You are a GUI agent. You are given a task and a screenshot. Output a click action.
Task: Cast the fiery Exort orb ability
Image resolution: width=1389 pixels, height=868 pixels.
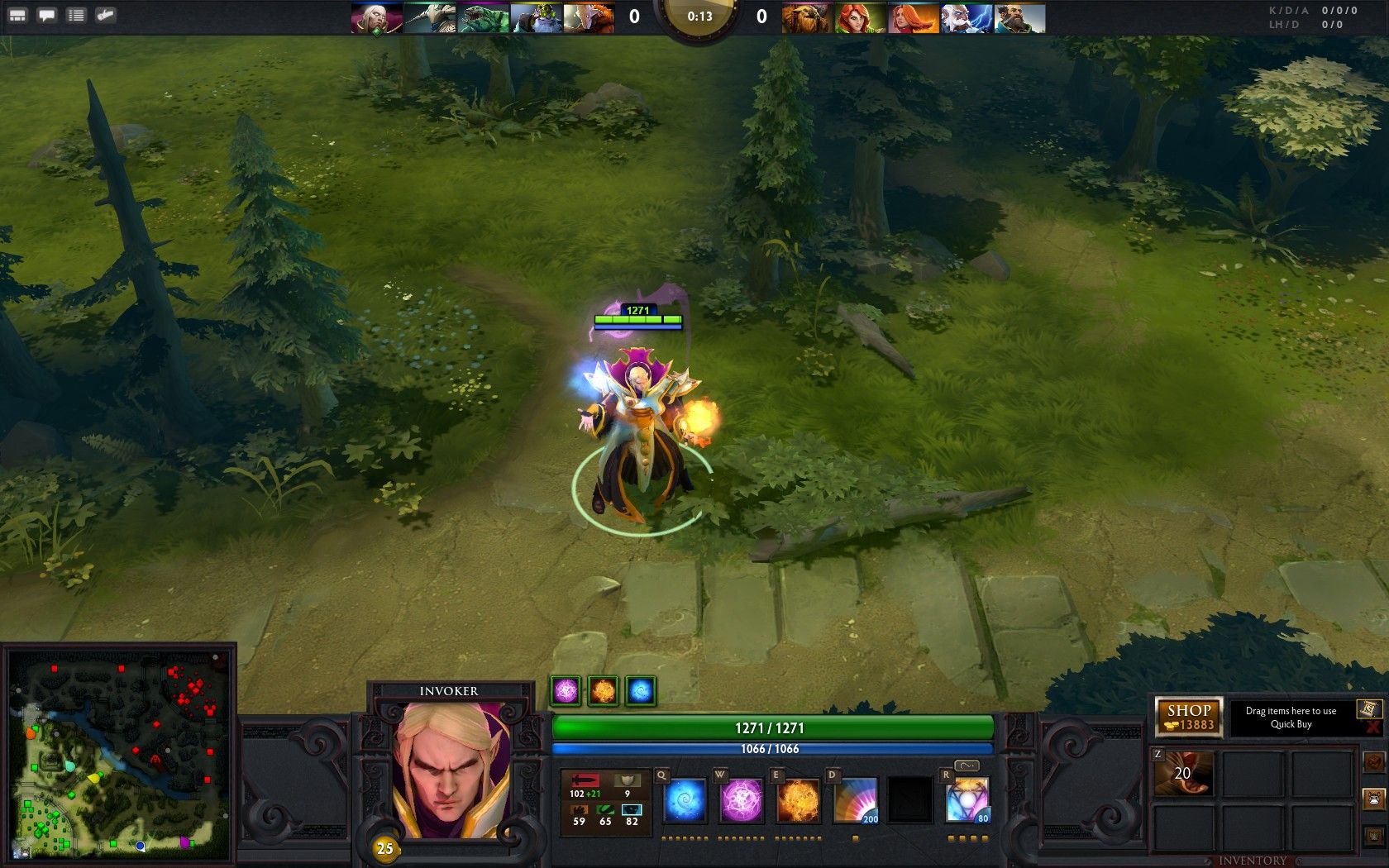pyautogui.click(x=799, y=801)
